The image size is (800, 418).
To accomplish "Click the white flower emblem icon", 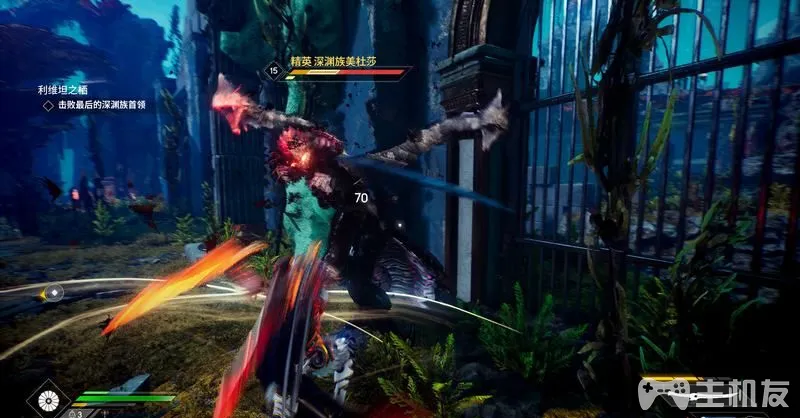I will coord(46,401).
